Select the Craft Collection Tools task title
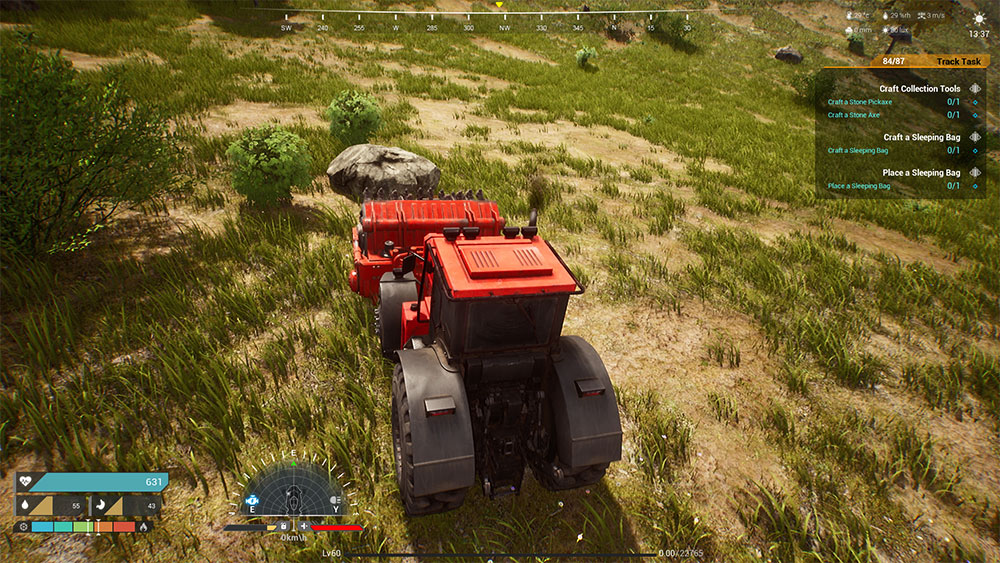Viewport: 1000px width, 563px height. click(920, 89)
